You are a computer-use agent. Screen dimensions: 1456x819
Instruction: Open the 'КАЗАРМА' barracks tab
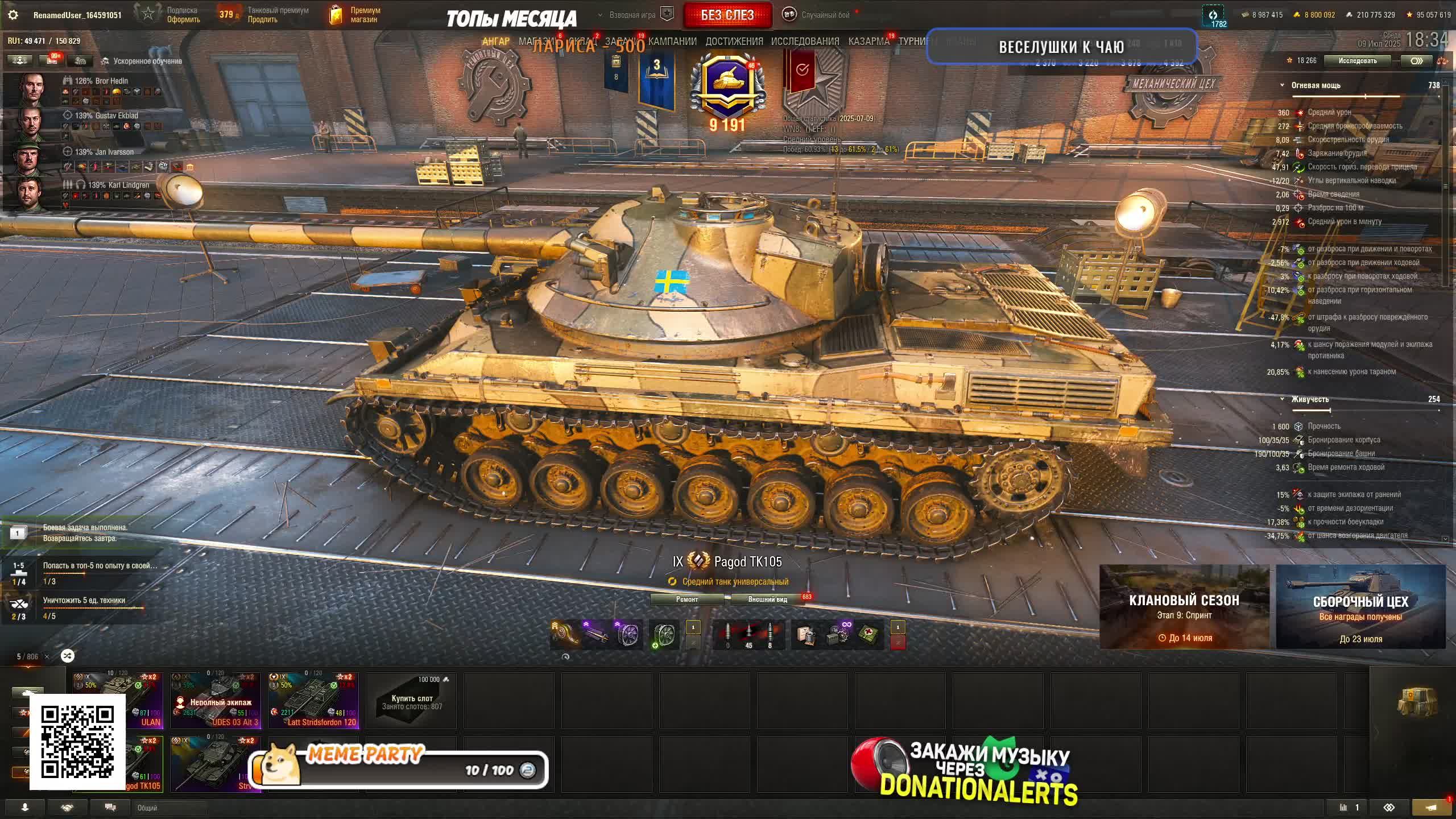pos(868,42)
